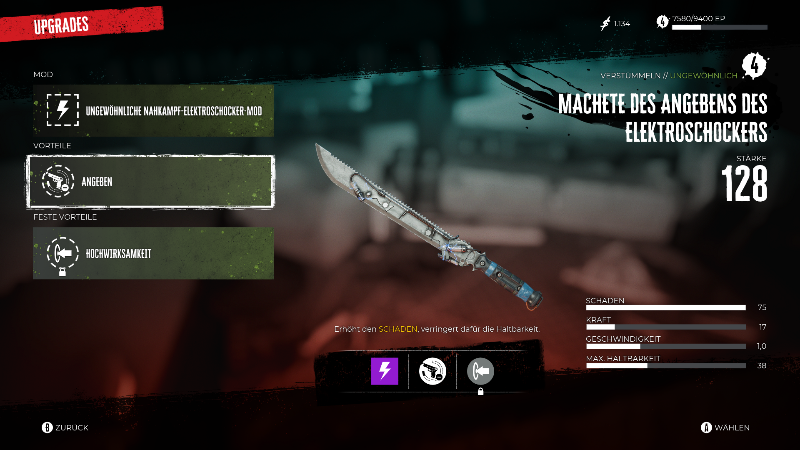Select the Ungewöhnliche Nahkampf-Elektroschocker-Mod slot
Screen dimensions: 800x450
coord(153,109)
